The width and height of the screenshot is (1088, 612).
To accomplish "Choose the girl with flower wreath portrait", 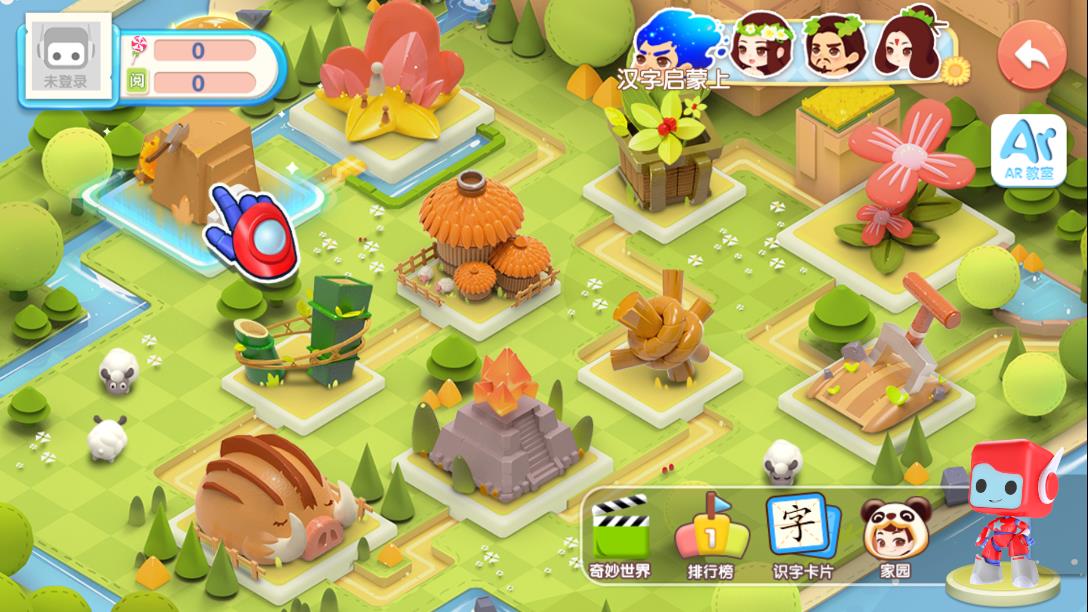I will 760,44.
